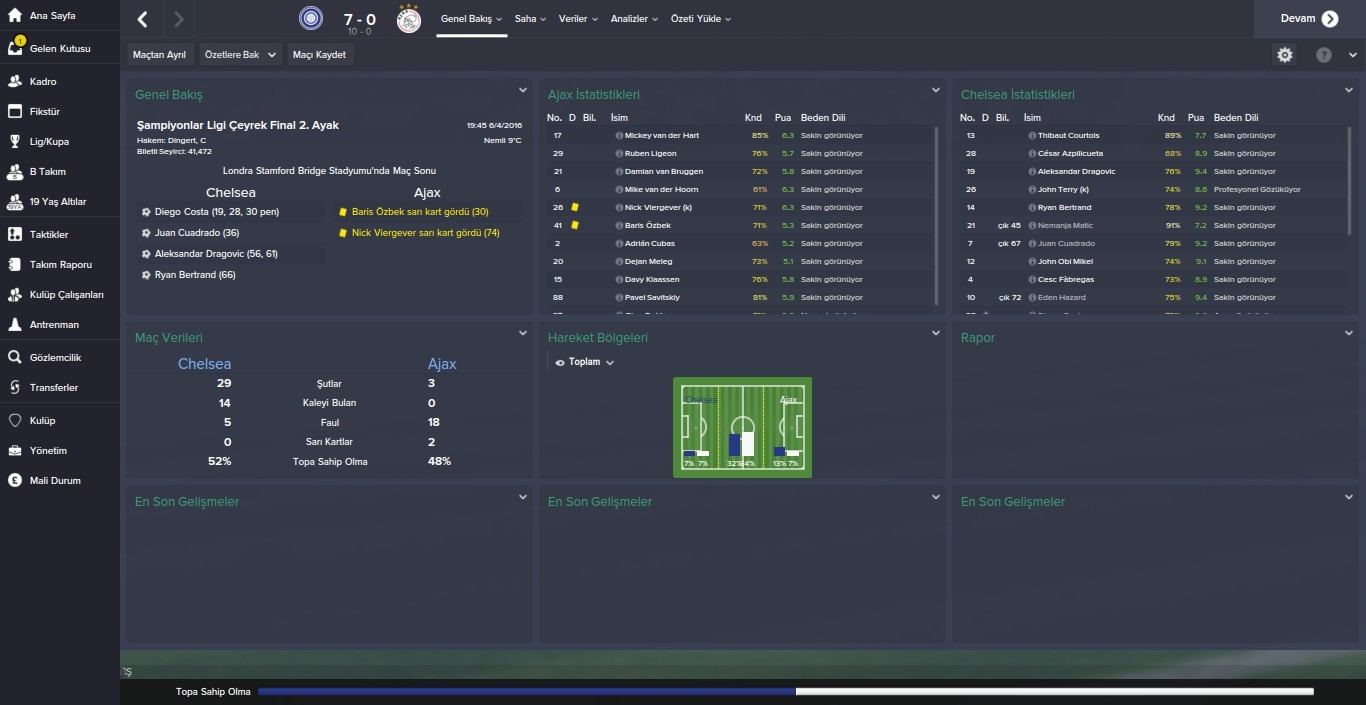Open the Veriler tab menu
Image resolution: width=1366 pixels, height=705 pixels.
(578, 19)
